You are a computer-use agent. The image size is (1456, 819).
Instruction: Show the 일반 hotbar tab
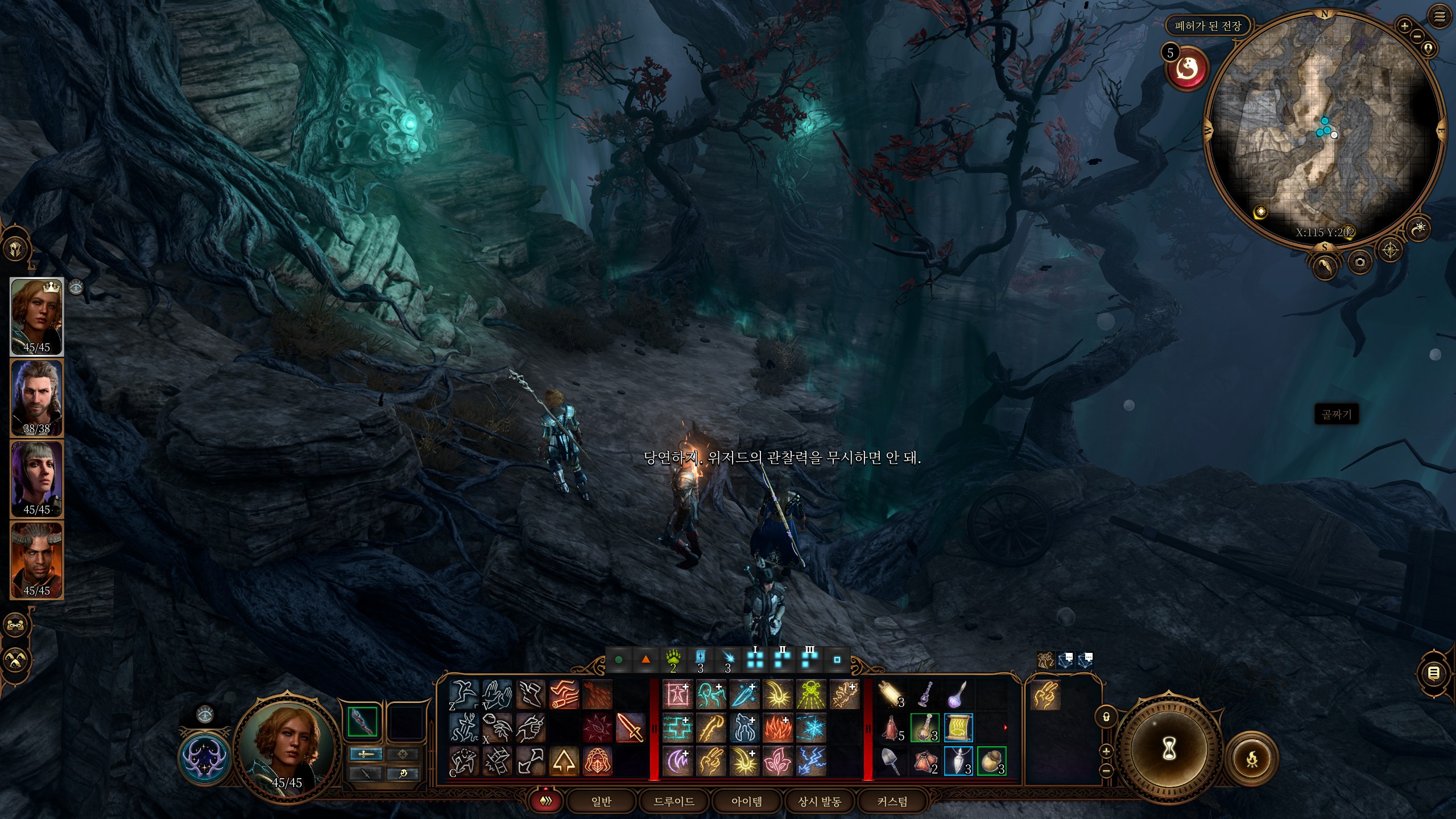coord(601,801)
